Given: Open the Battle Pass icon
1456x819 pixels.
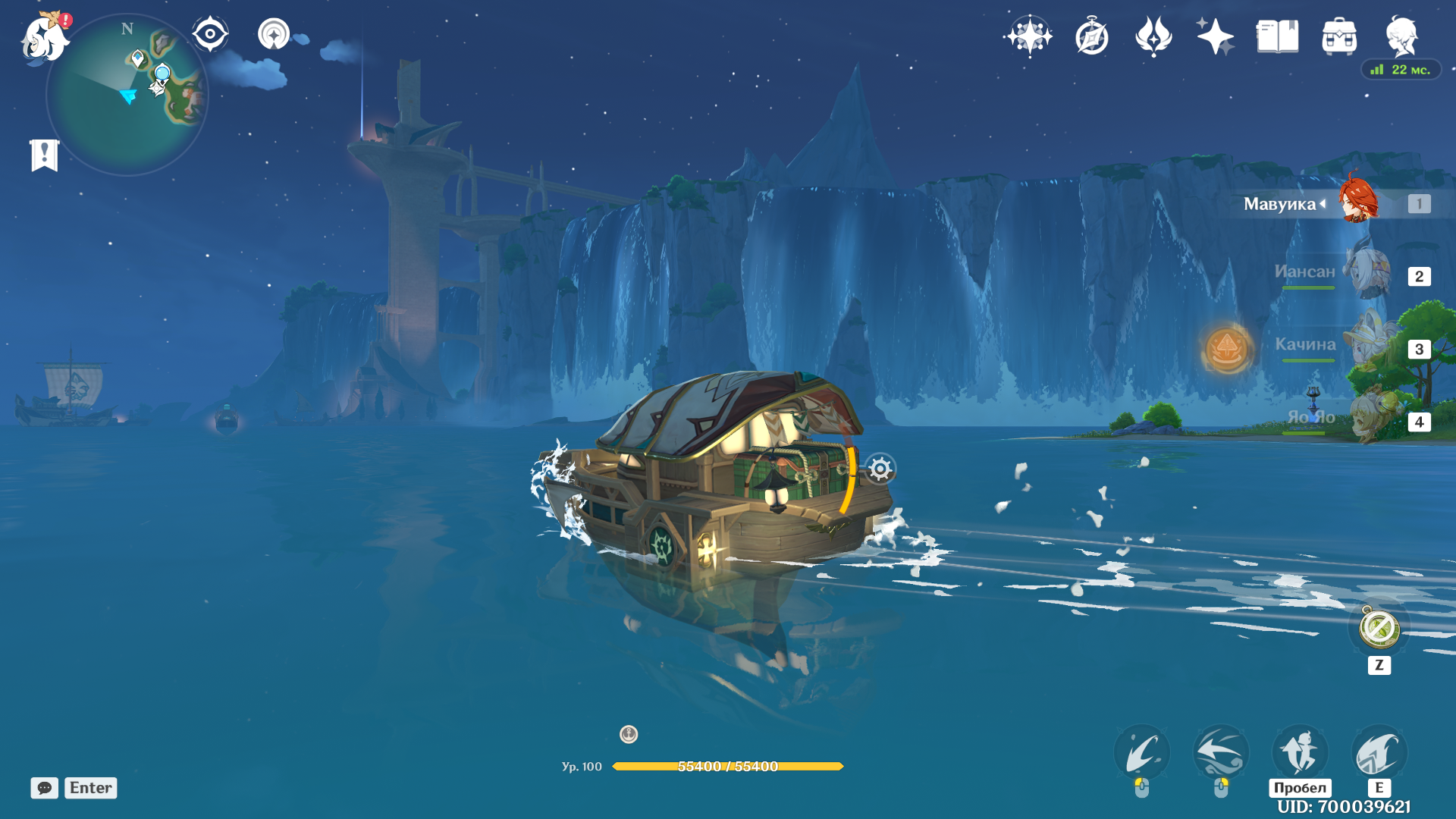Looking at the screenshot, I should pyautogui.click(x=1153, y=36).
